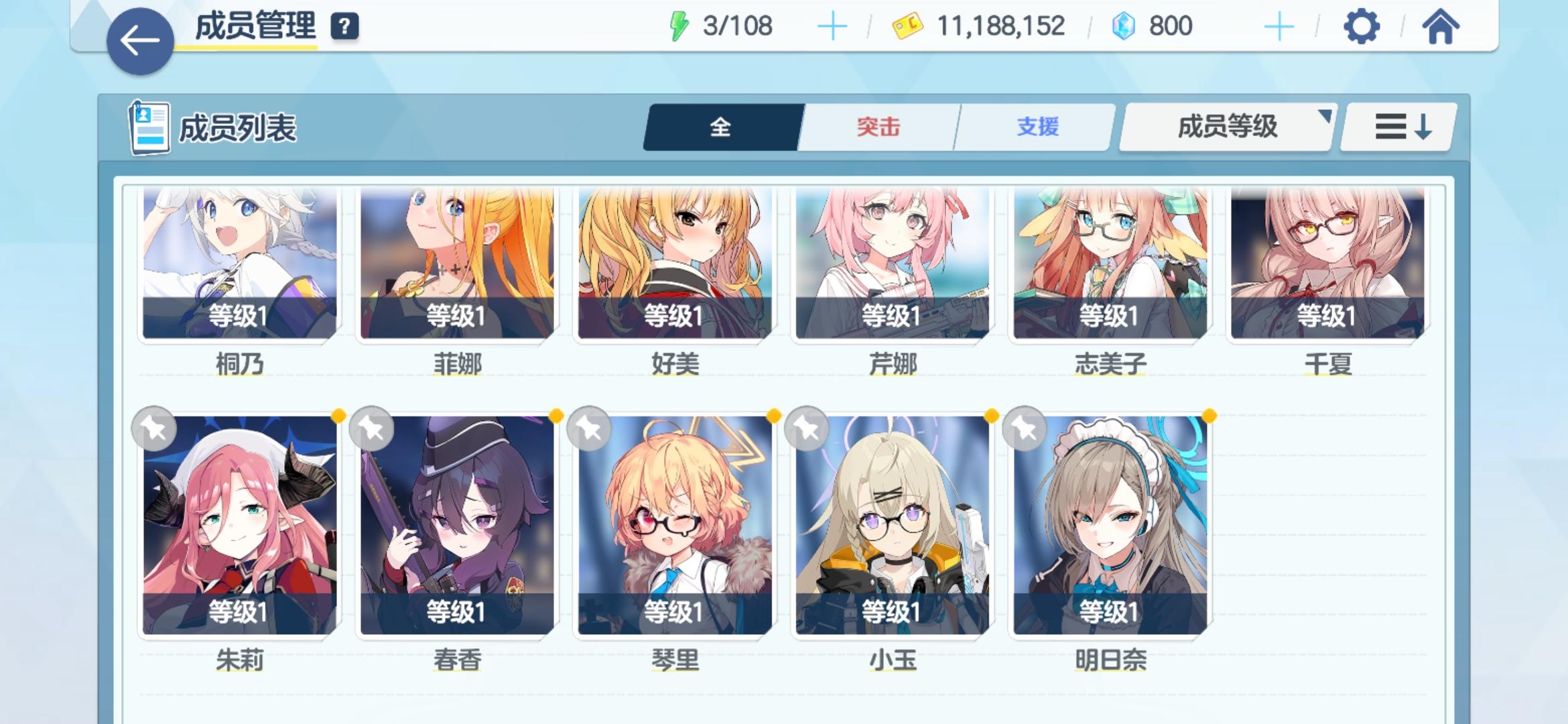1568x724 pixels.
Task: Toggle the pin on 琴里's card
Action: pyautogui.click(x=588, y=428)
